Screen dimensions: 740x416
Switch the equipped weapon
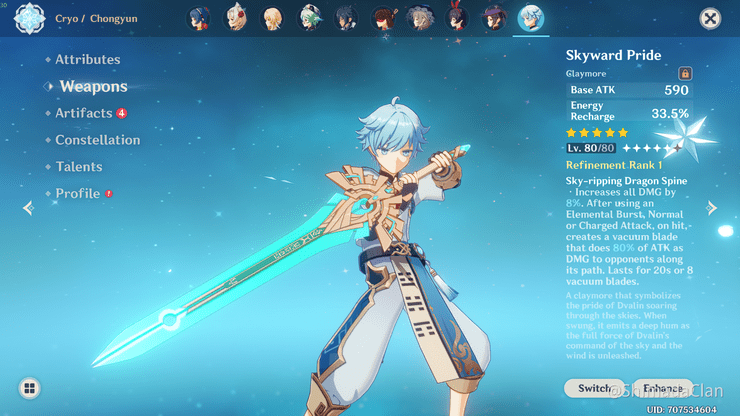click(594, 388)
